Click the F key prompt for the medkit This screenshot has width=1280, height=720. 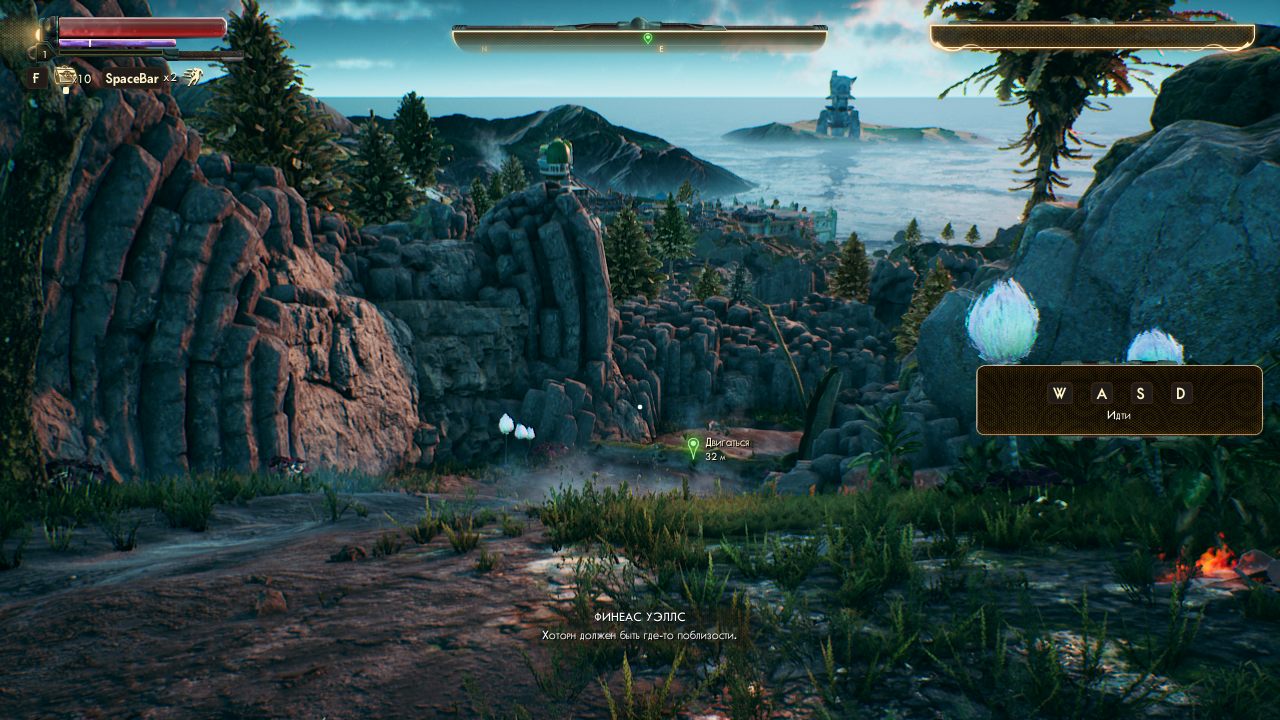click(x=37, y=76)
